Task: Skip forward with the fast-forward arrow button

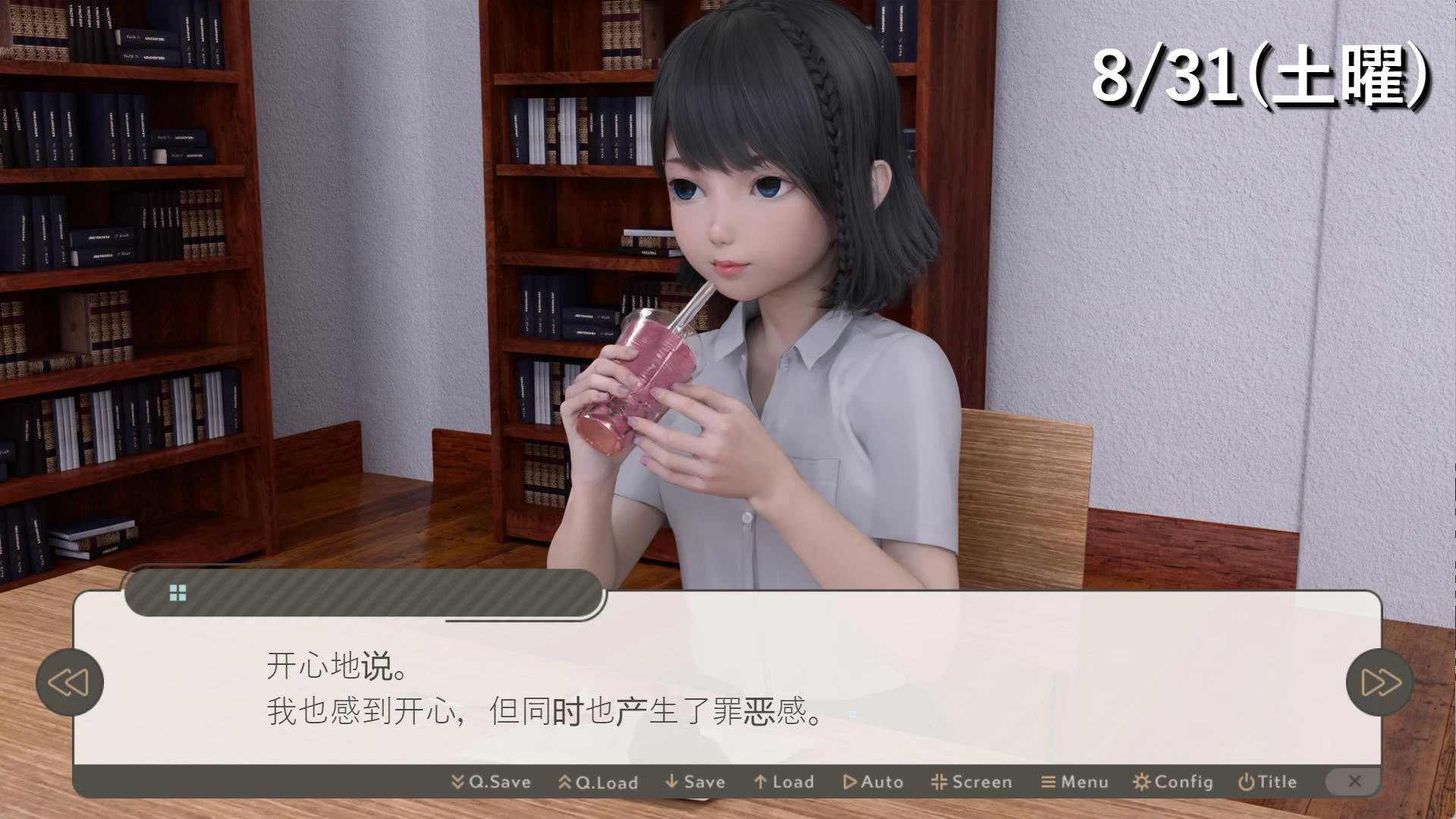Action: 1380,682
